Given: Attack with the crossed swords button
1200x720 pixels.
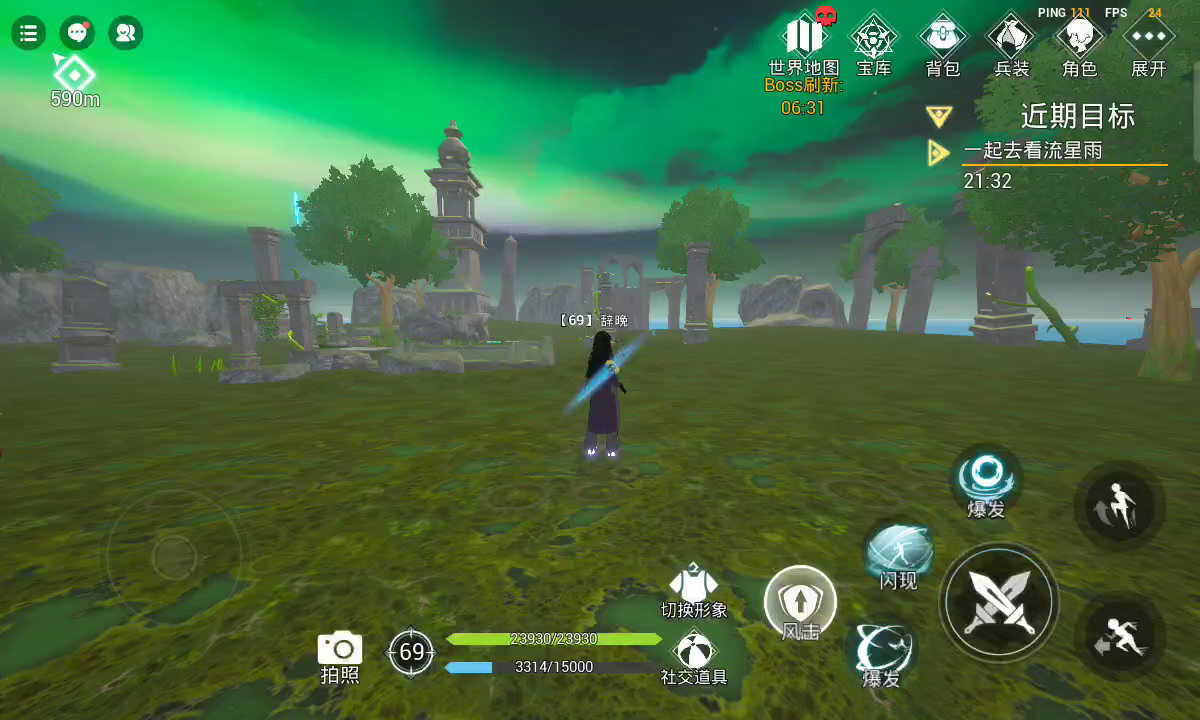Looking at the screenshot, I should [x=999, y=602].
